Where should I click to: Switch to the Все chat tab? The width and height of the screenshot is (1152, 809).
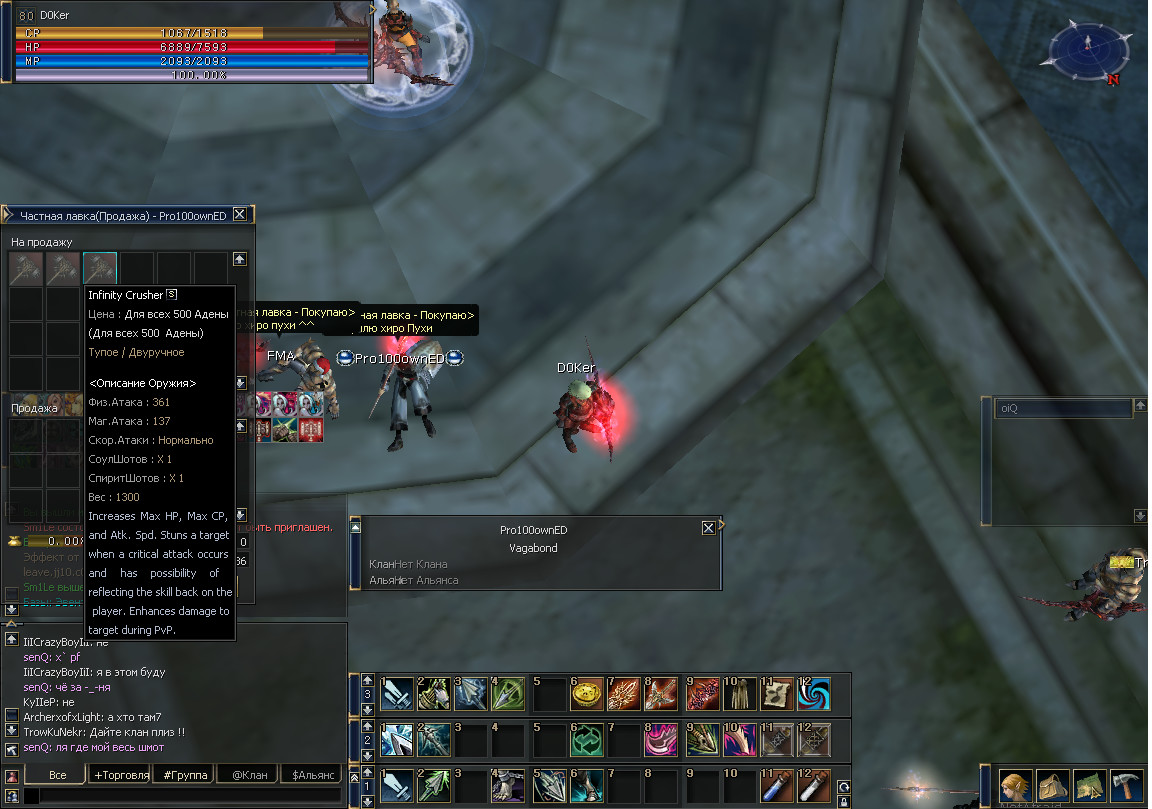(57, 775)
